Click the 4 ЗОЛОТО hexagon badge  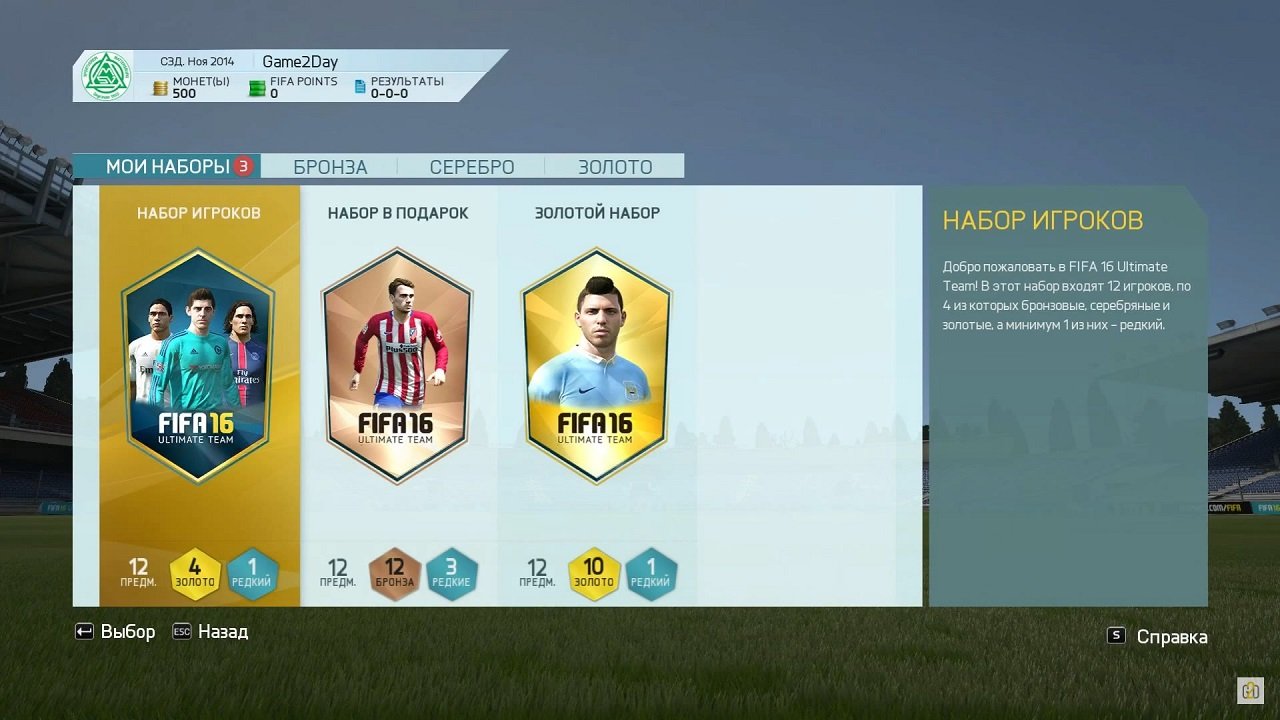click(196, 570)
